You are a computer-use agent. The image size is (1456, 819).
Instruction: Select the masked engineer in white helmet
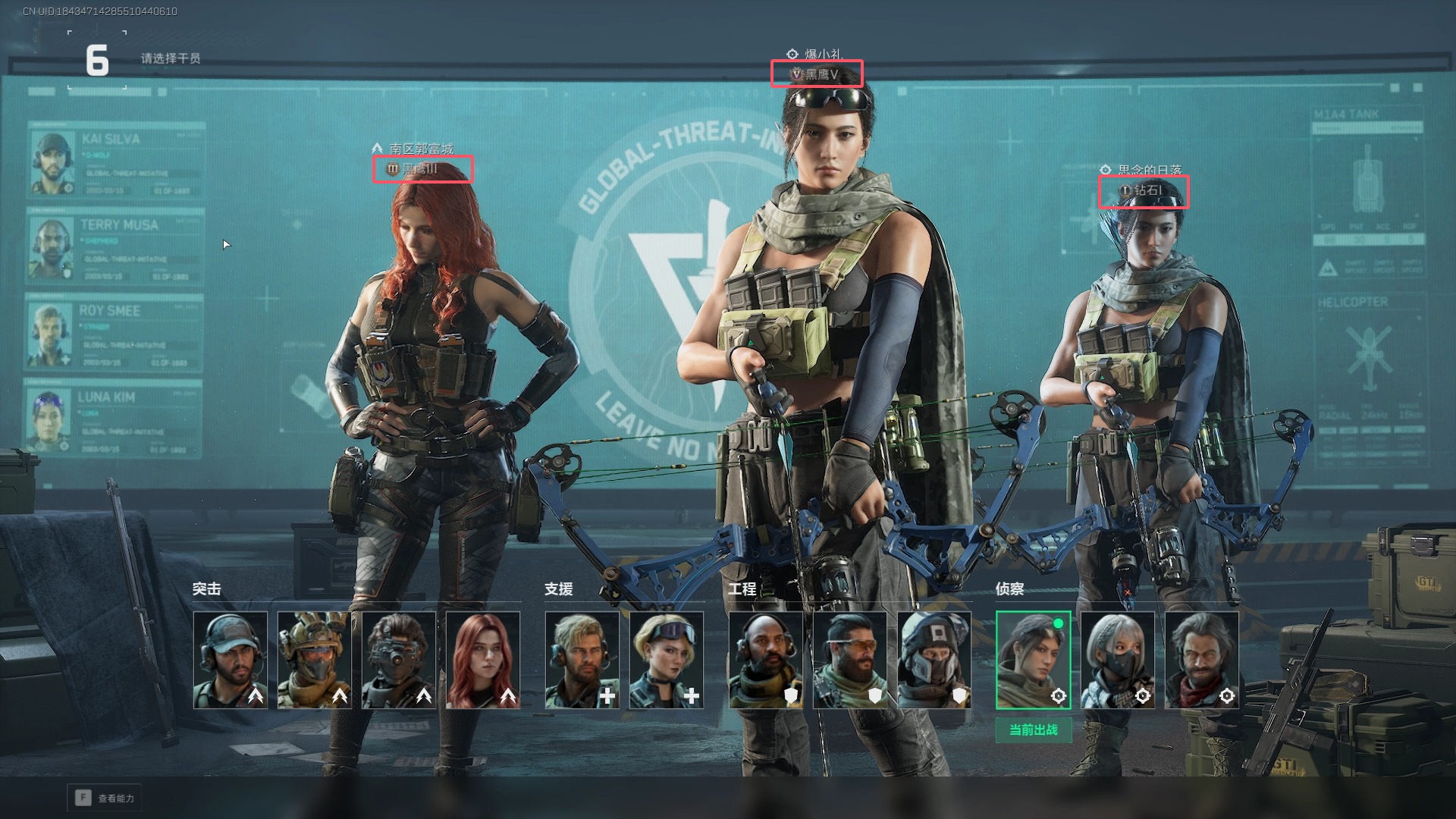coord(934,660)
